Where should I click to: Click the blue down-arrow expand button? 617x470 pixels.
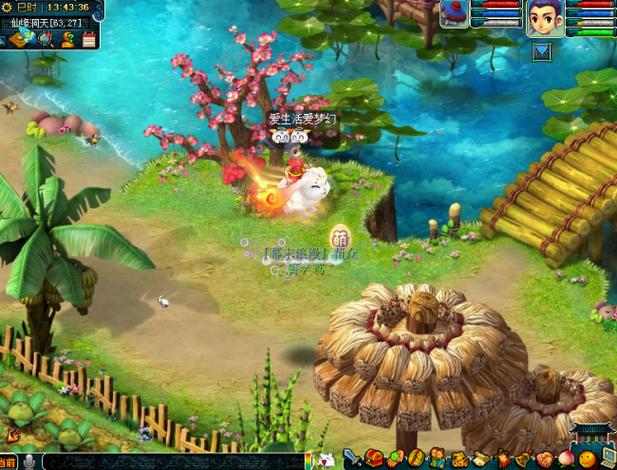[541, 51]
